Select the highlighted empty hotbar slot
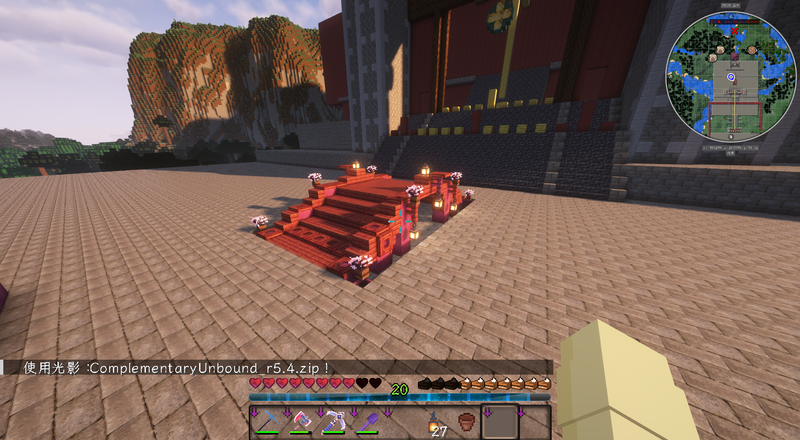The height and width of the screenshot is (440, 800). pyautogui.click(x=499, y=422)
